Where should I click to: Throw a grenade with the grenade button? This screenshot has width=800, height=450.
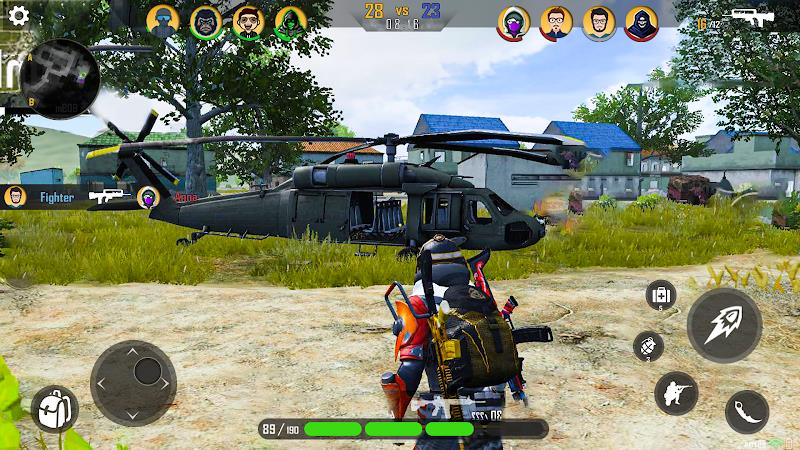pos(649,346)
